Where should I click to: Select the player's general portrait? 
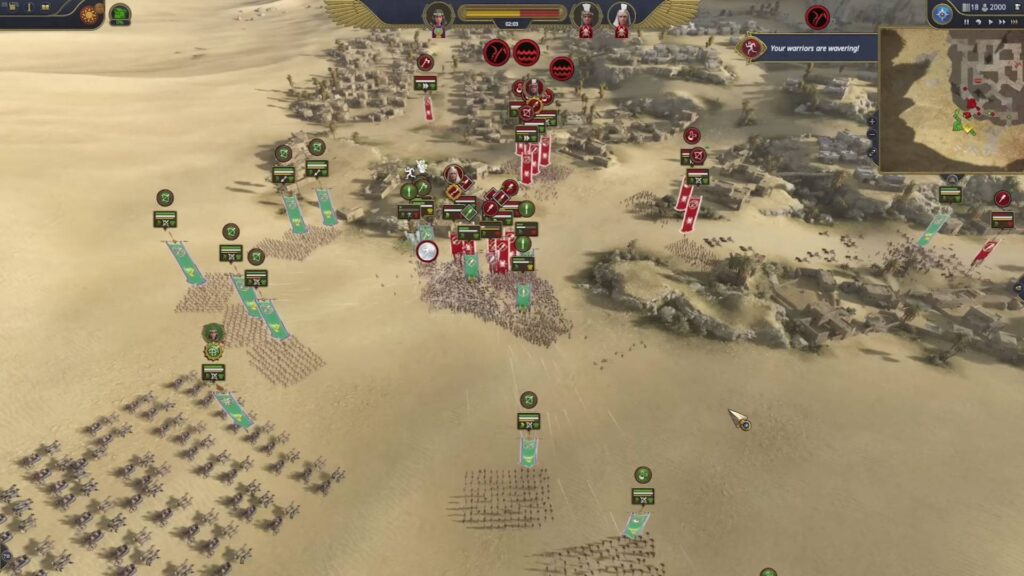(438, 17)
